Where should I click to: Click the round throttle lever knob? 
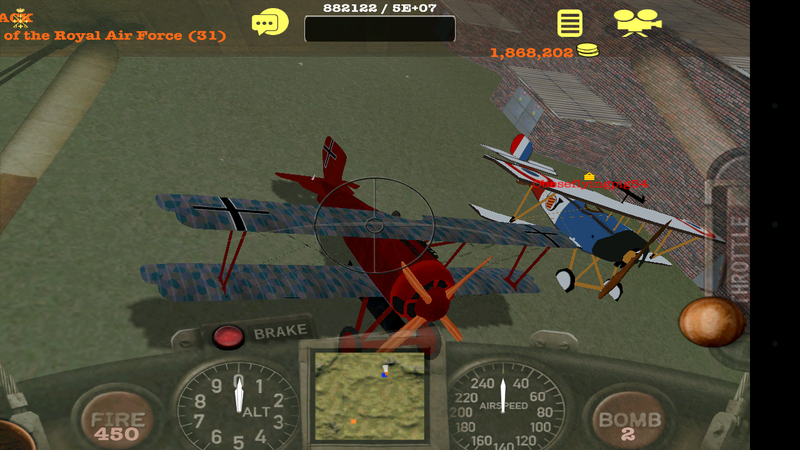(x=711, y=322)
